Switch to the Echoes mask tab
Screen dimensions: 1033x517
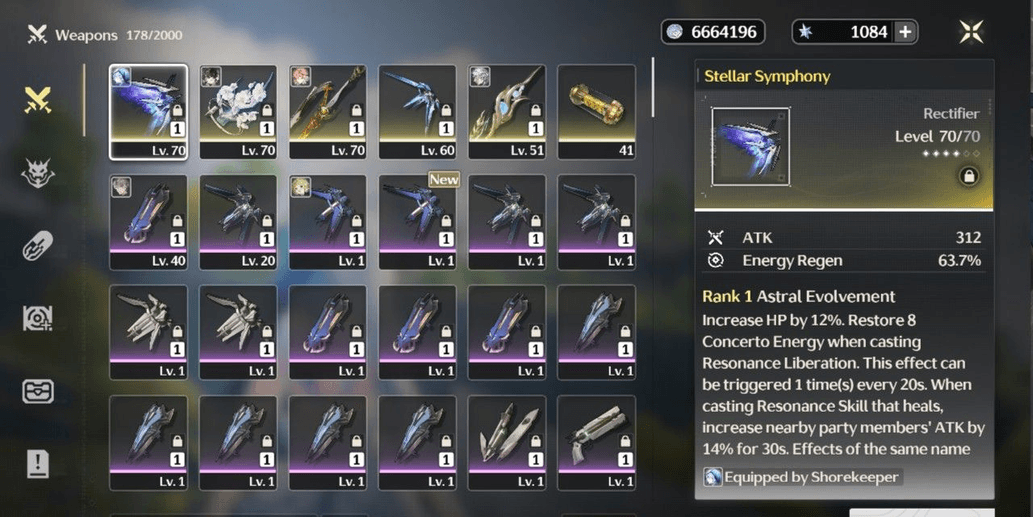click(38, 173)
